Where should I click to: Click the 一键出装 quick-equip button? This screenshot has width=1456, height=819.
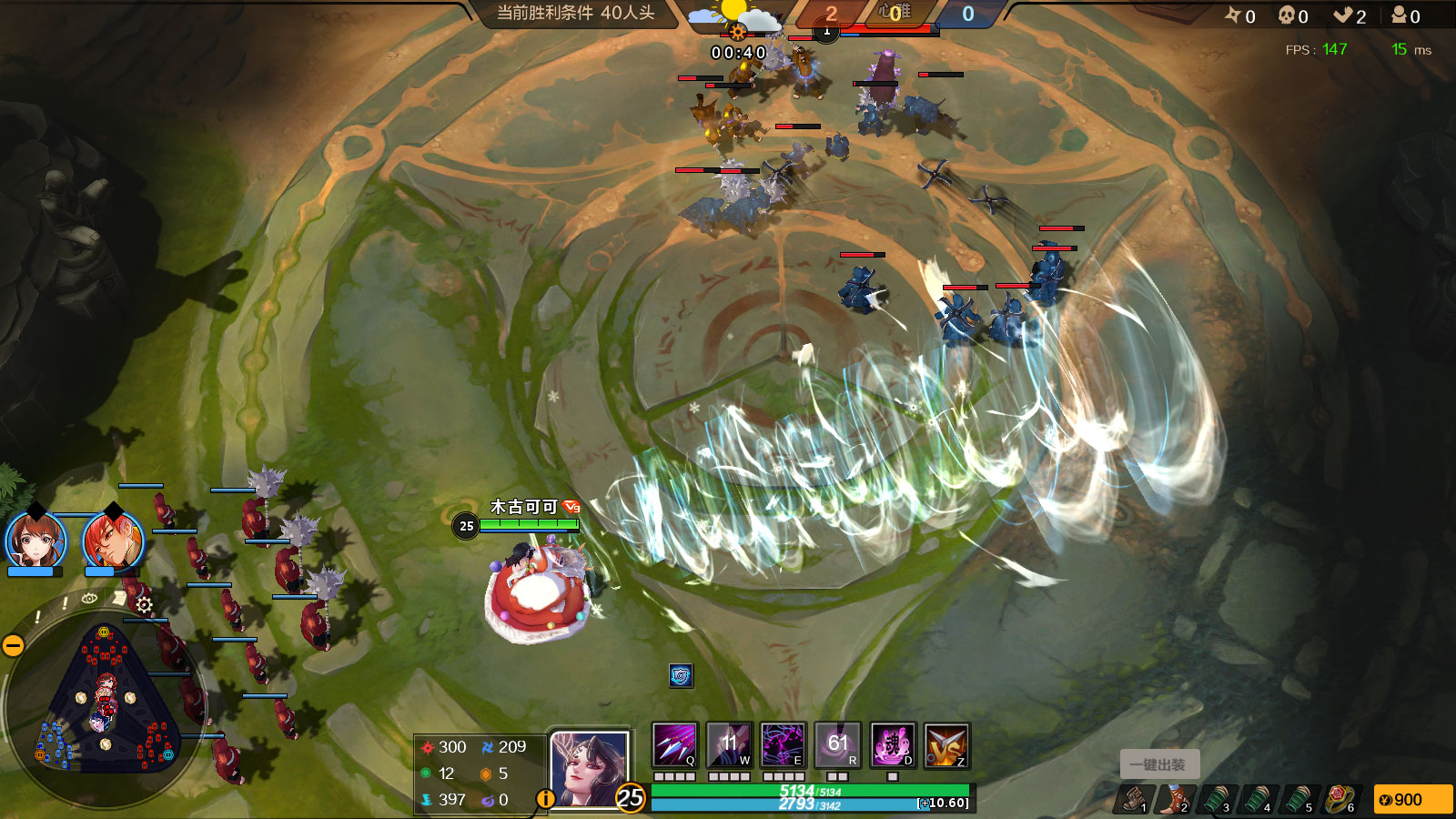1158,764
